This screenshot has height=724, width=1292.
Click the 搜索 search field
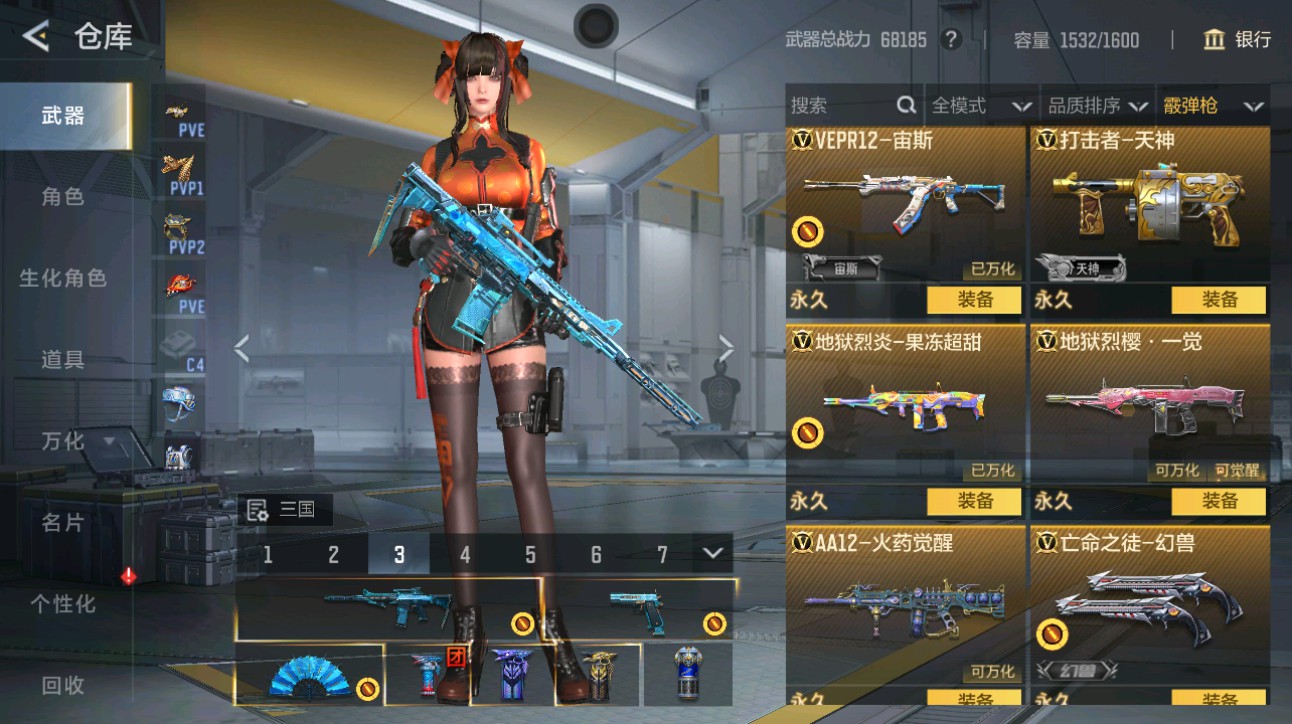click(x=850, y=105)
